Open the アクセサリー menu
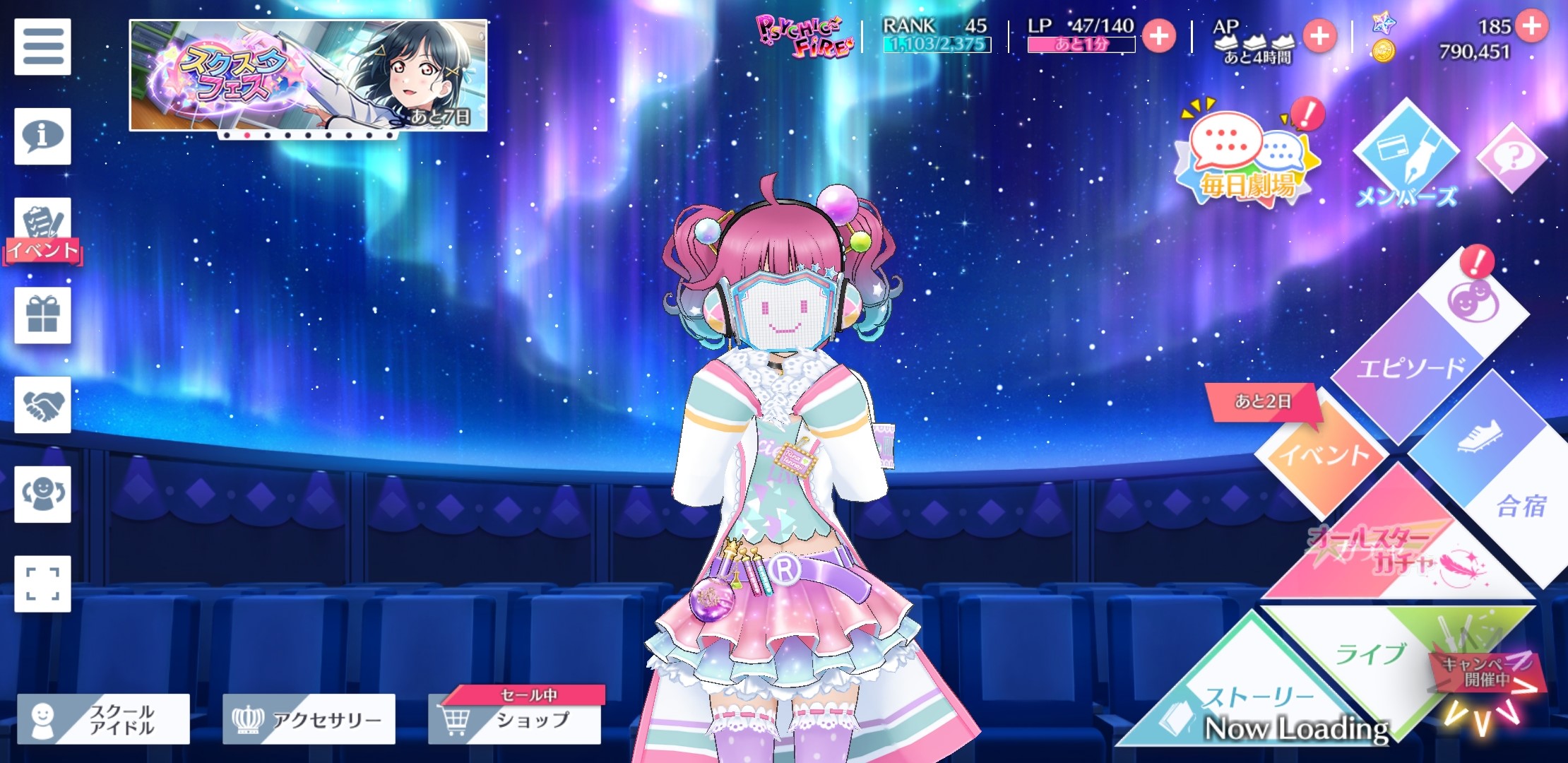This screenshot has width=1568, height=763. click(309, 719)
